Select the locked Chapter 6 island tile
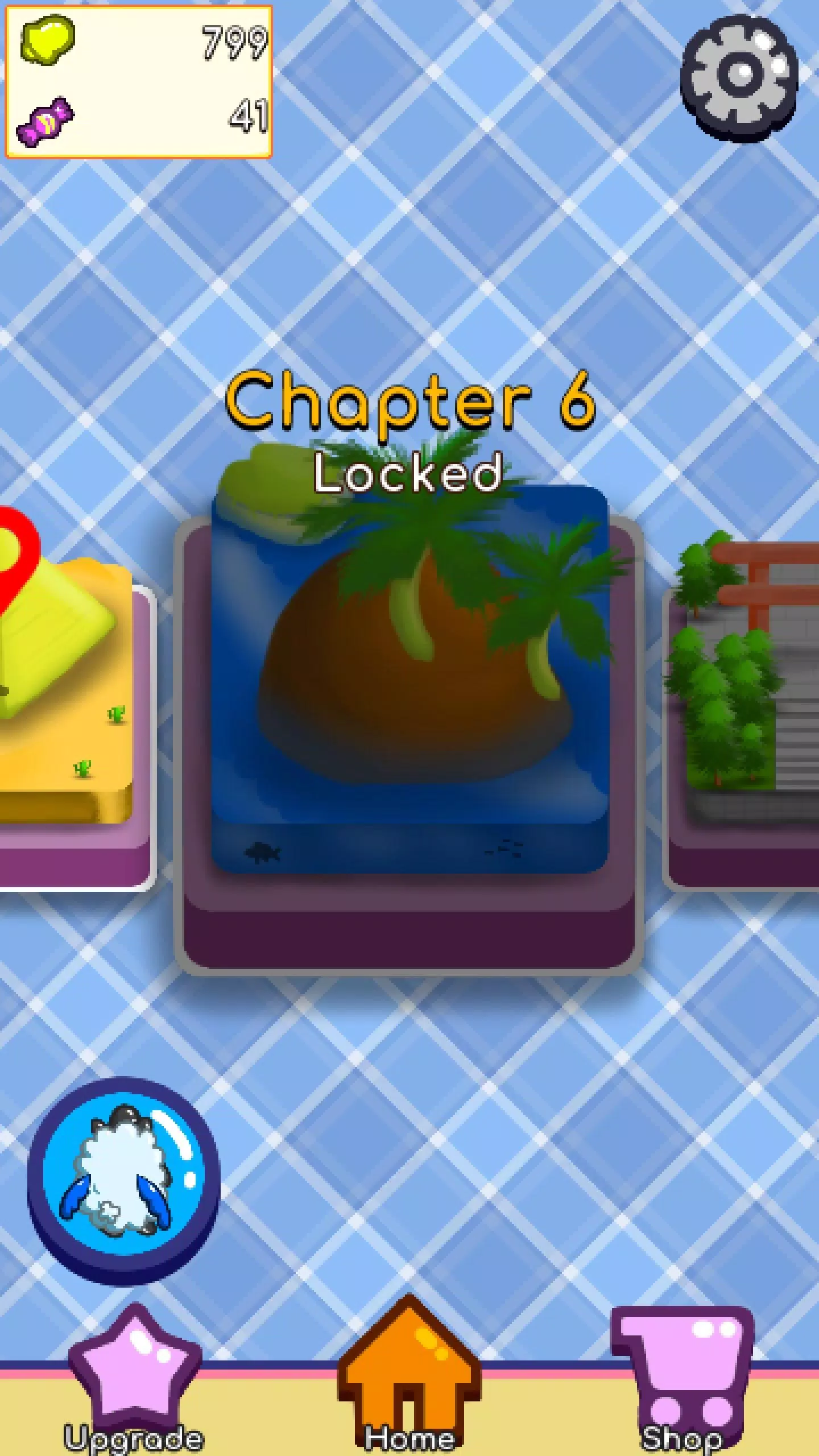The image size is (819, 1456). pyautogui.click(x=409, y=682)
